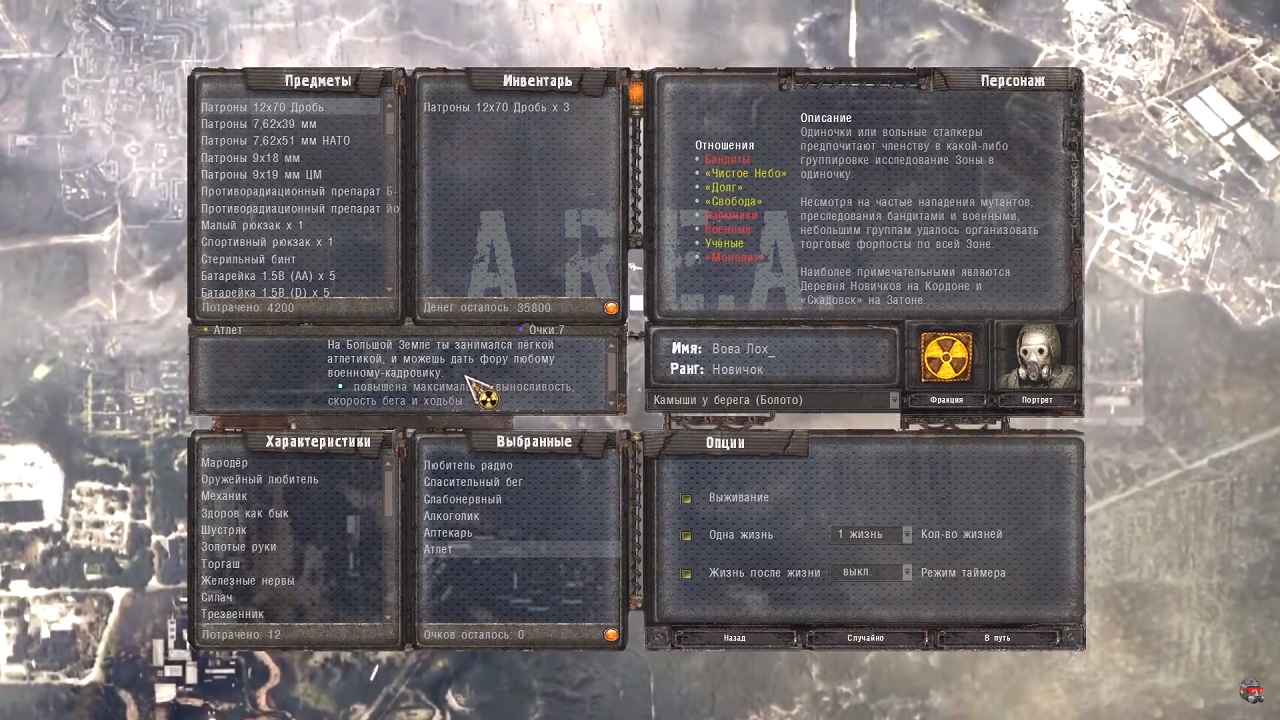Select Силач in characteristics list

click(217, 597)
